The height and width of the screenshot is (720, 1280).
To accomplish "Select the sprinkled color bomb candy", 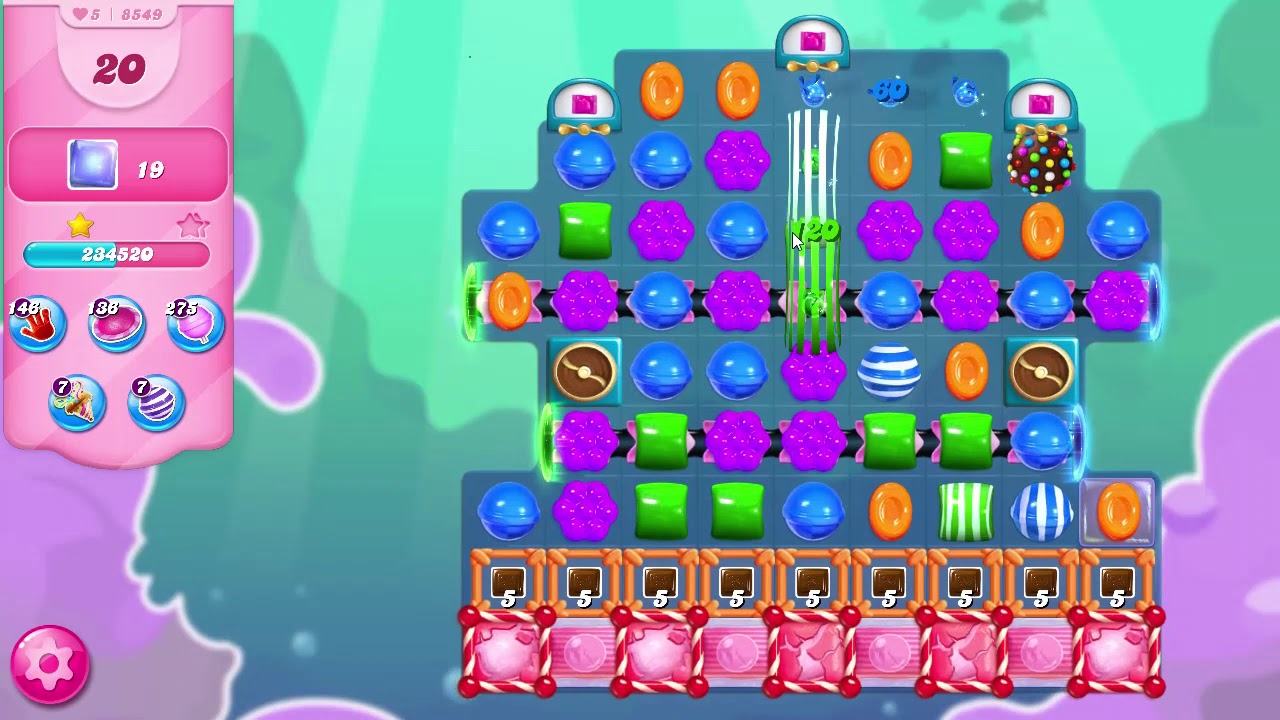I will pyautogui.click(x=1041, y=161).
